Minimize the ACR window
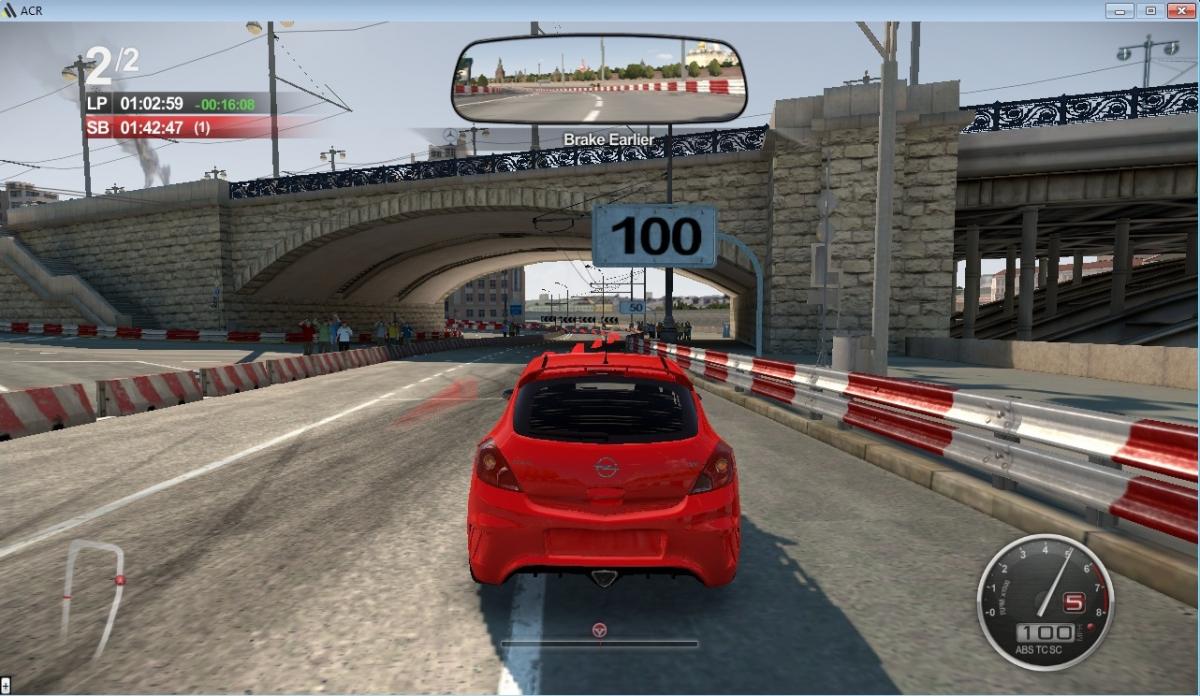The width and height of the screenshot is (1200, 696). [1119, 10]
